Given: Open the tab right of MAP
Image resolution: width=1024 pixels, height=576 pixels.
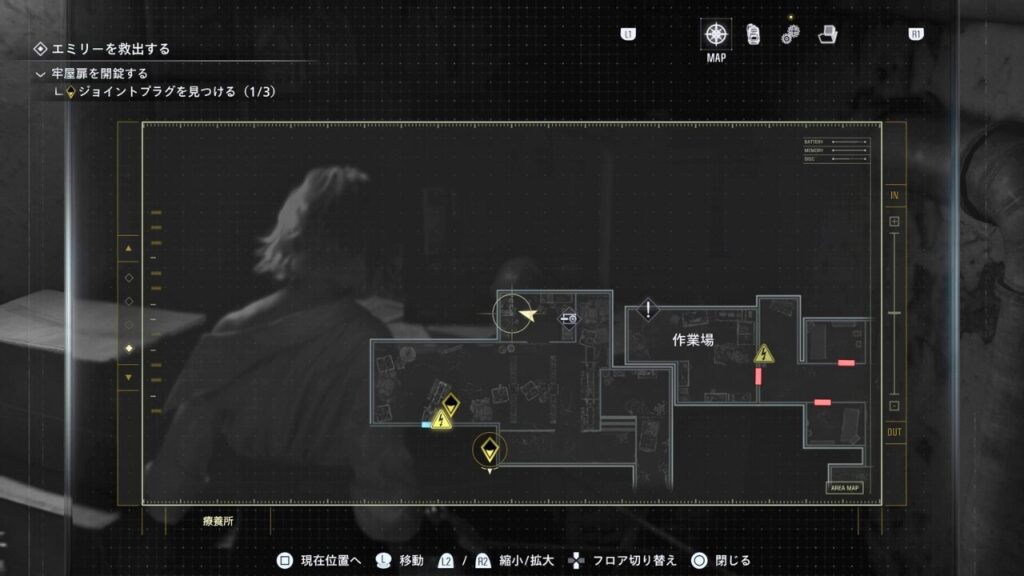Looking at the screenshot, I should (754, 34).
